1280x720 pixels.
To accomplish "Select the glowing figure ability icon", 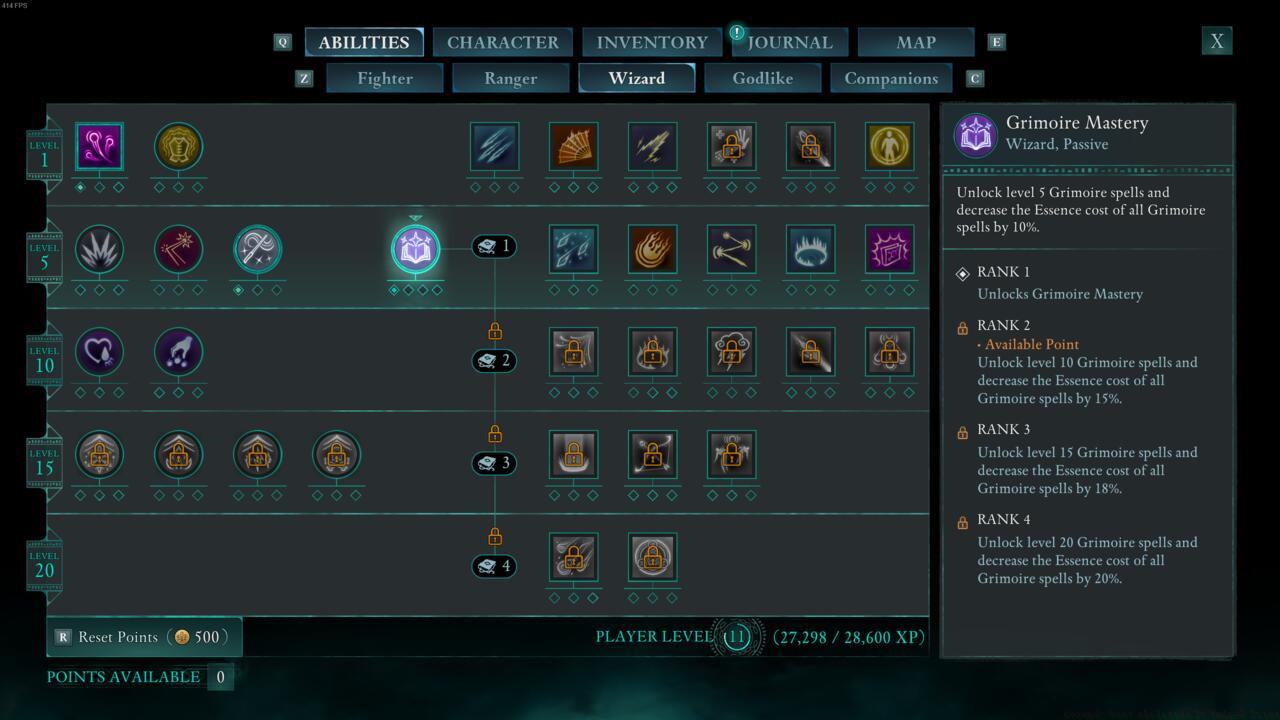I will point(889,147).
